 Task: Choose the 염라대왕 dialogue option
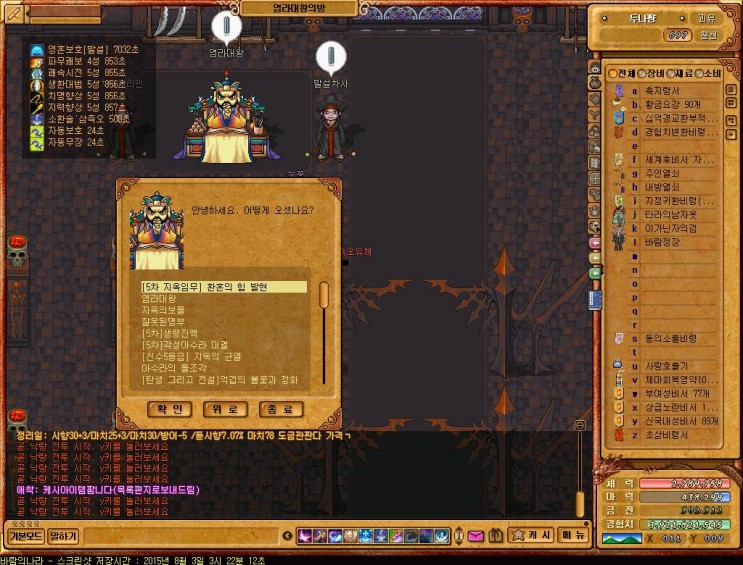click(x=159, y=298)
